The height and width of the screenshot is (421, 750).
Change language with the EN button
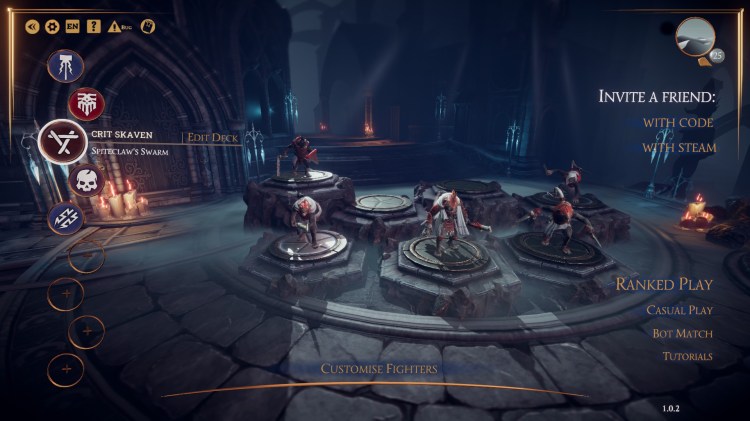pyautogui.click(x=72, y=26)
